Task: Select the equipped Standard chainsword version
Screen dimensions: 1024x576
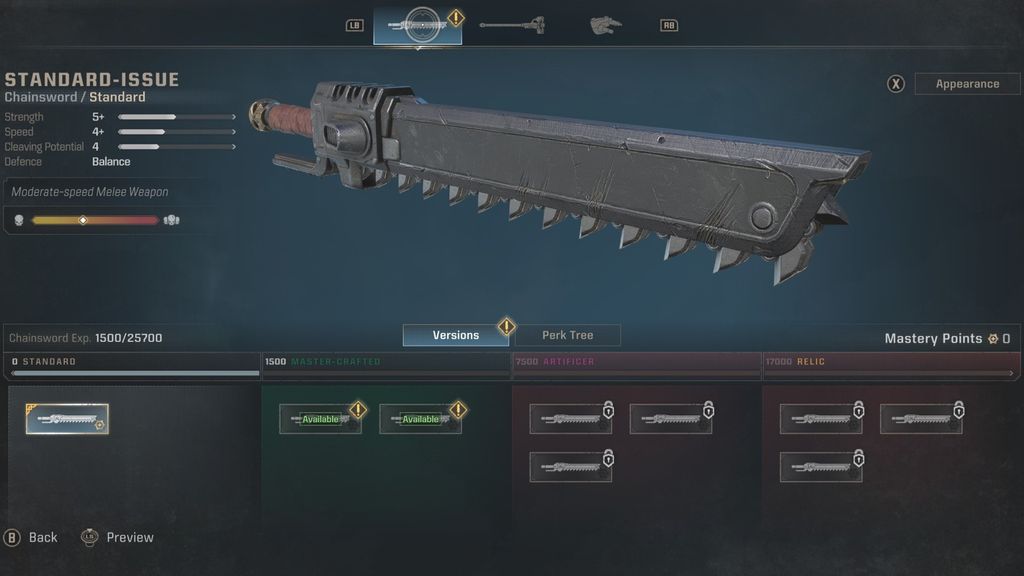Action: click(x=67, y=419)
